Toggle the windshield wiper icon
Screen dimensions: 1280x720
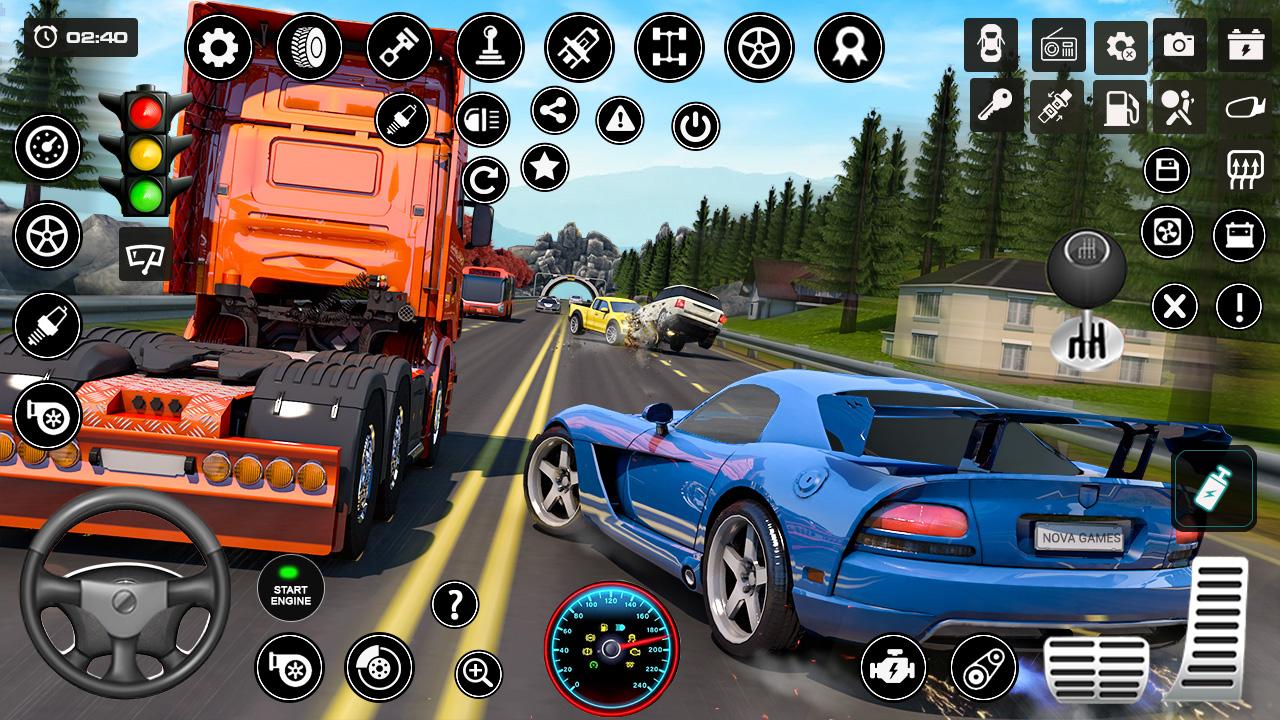click(146, 254)
